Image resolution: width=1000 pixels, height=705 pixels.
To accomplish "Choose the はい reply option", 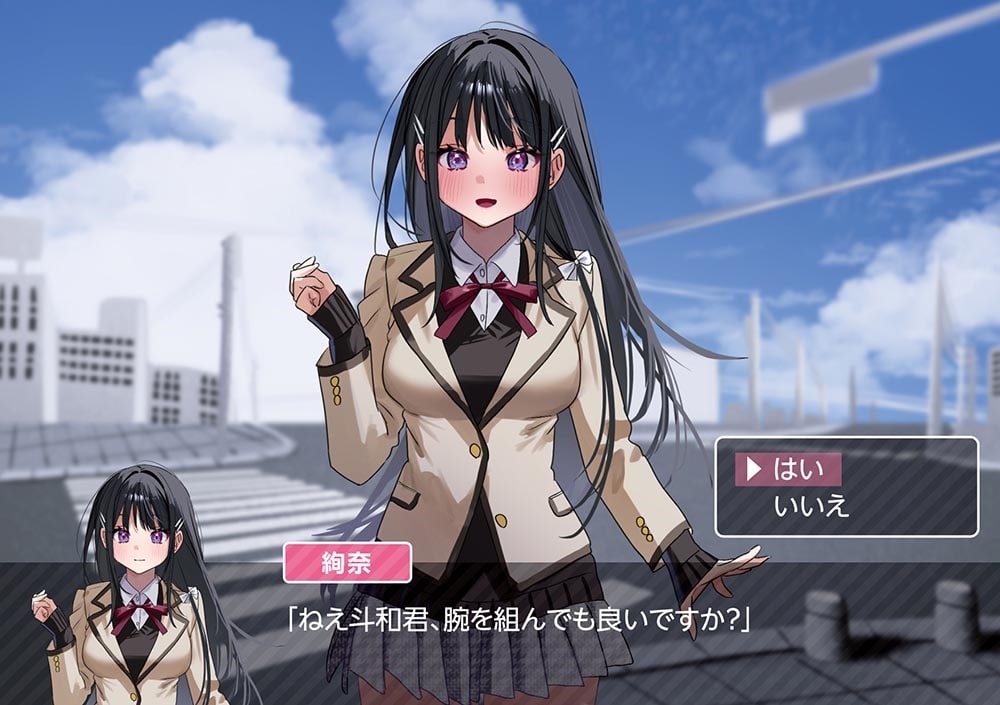I will [x=796, y=469].
